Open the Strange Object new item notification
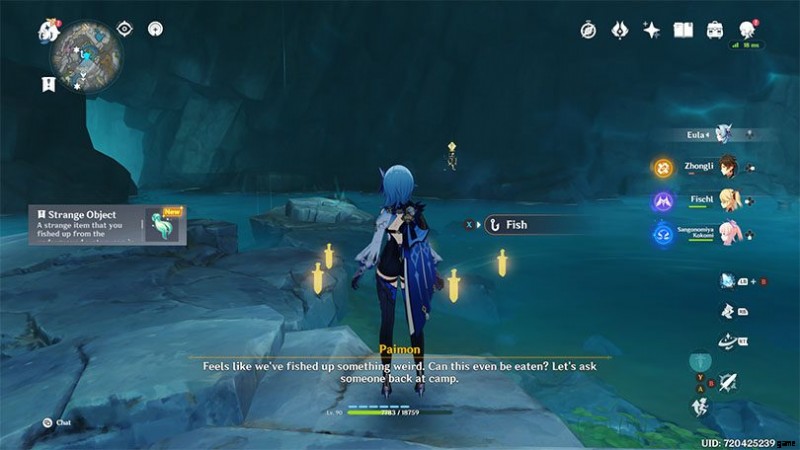Image resolution: width=800 pixels, height=450 pixels. click(107, 225)
